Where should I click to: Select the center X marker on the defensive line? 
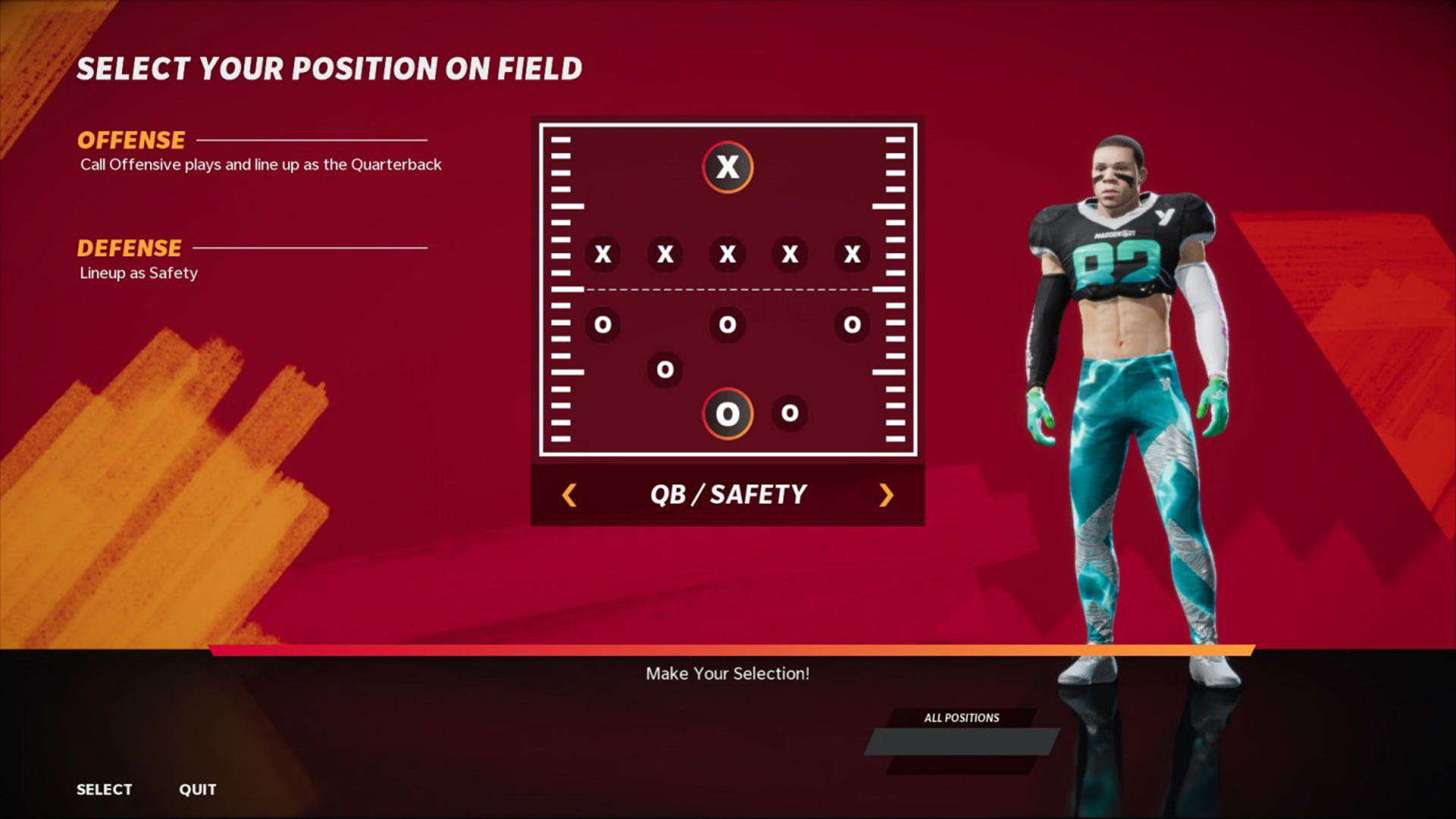[x=727, y=255]
